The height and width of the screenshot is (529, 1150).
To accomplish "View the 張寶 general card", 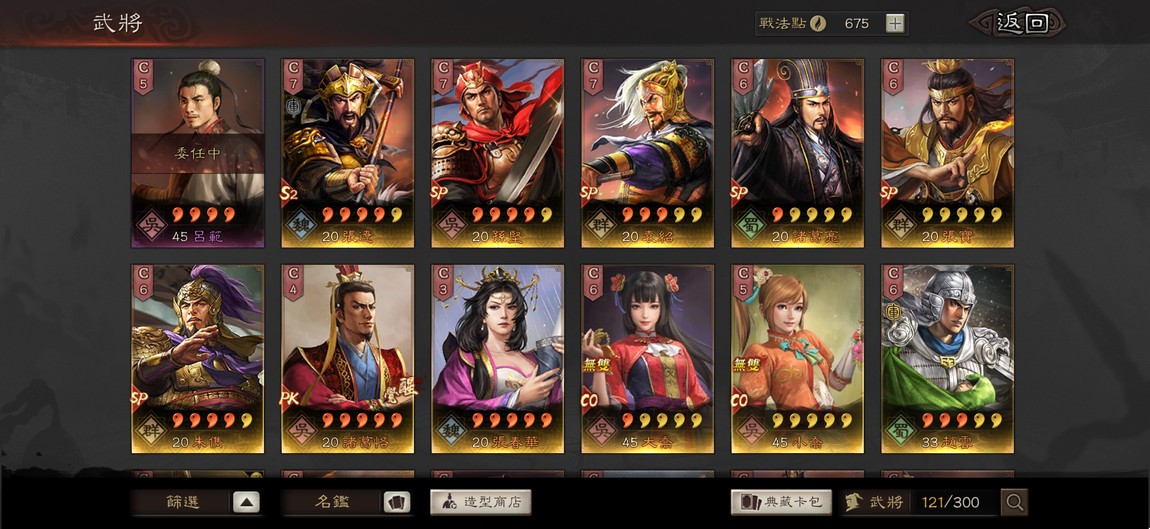I will pyautogui.click(x=948, y=152).
